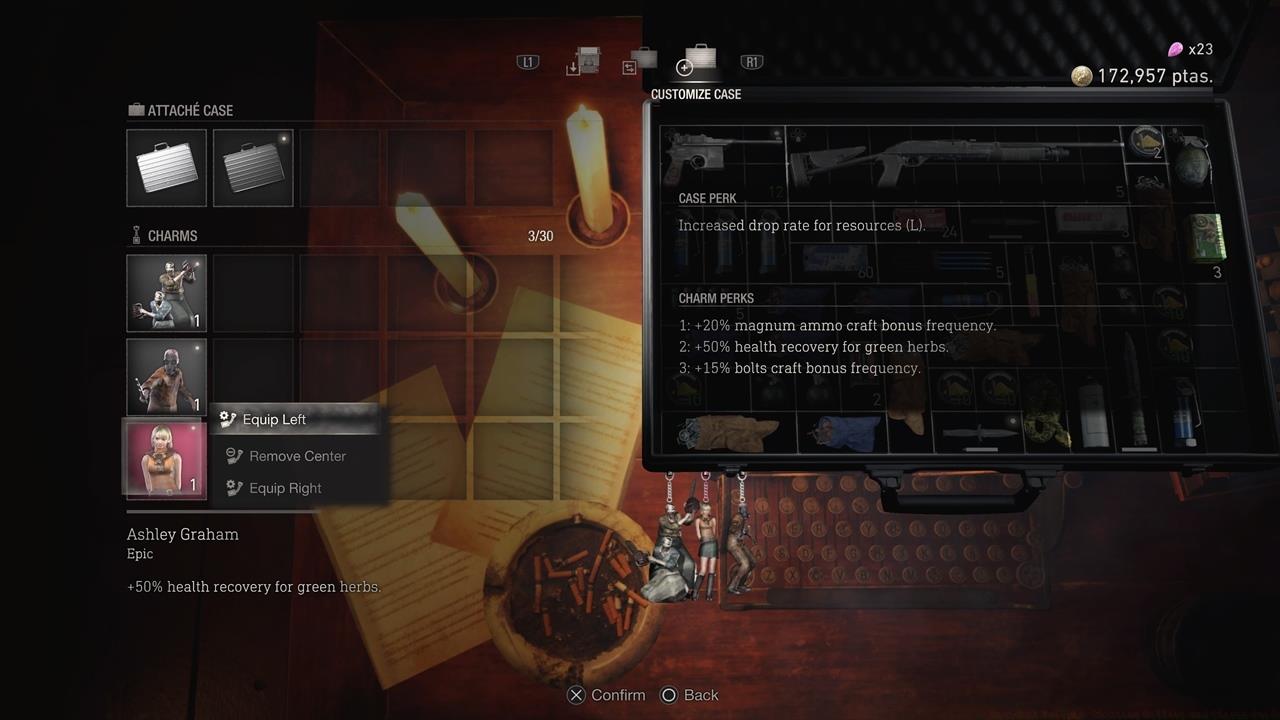Viewport: 1280px width, 720px height.
Task: Select the Ashley Graham charm slot
Action: pos(165,459)
